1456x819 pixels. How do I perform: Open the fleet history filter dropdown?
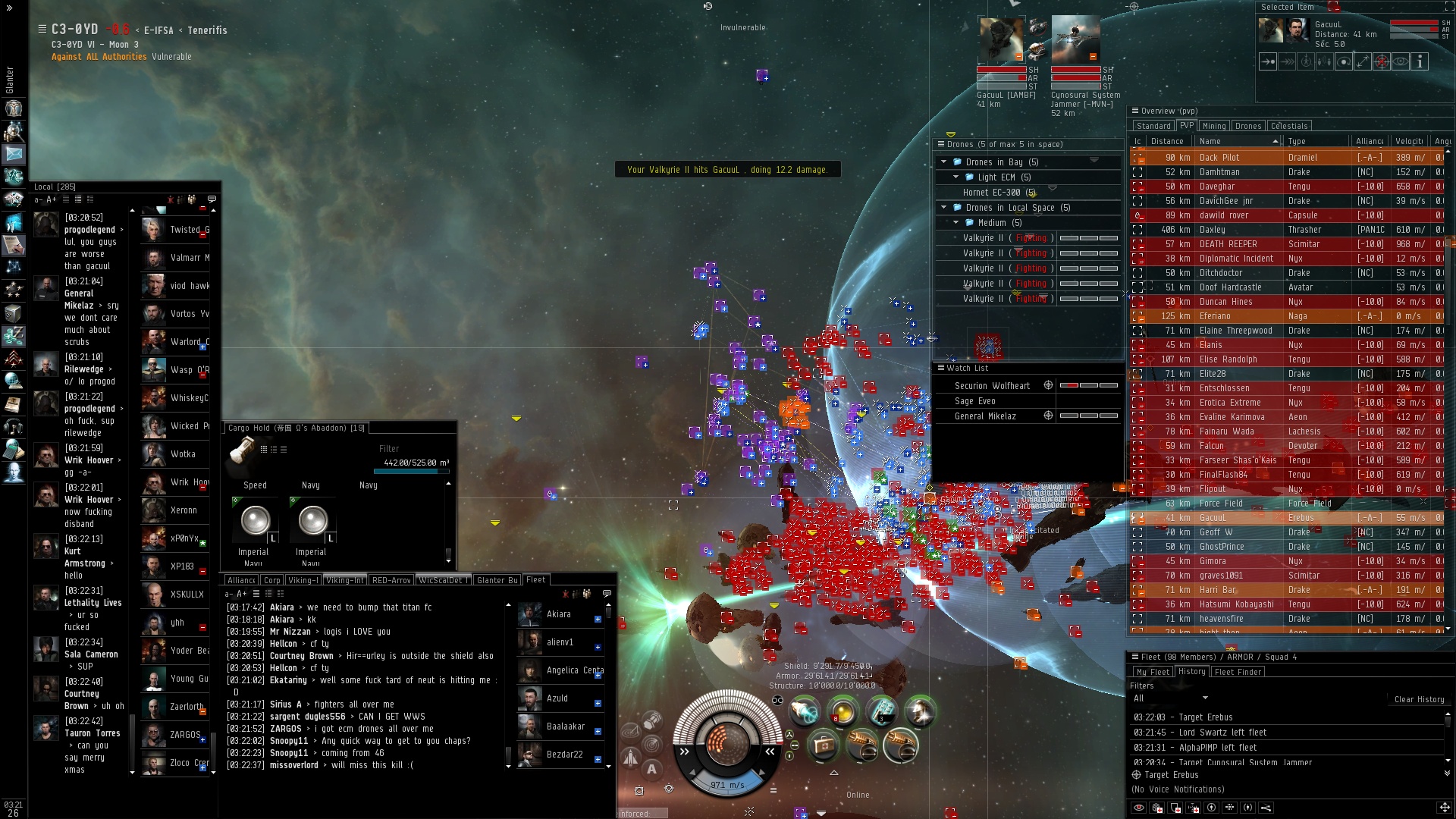click(1170, 698)
